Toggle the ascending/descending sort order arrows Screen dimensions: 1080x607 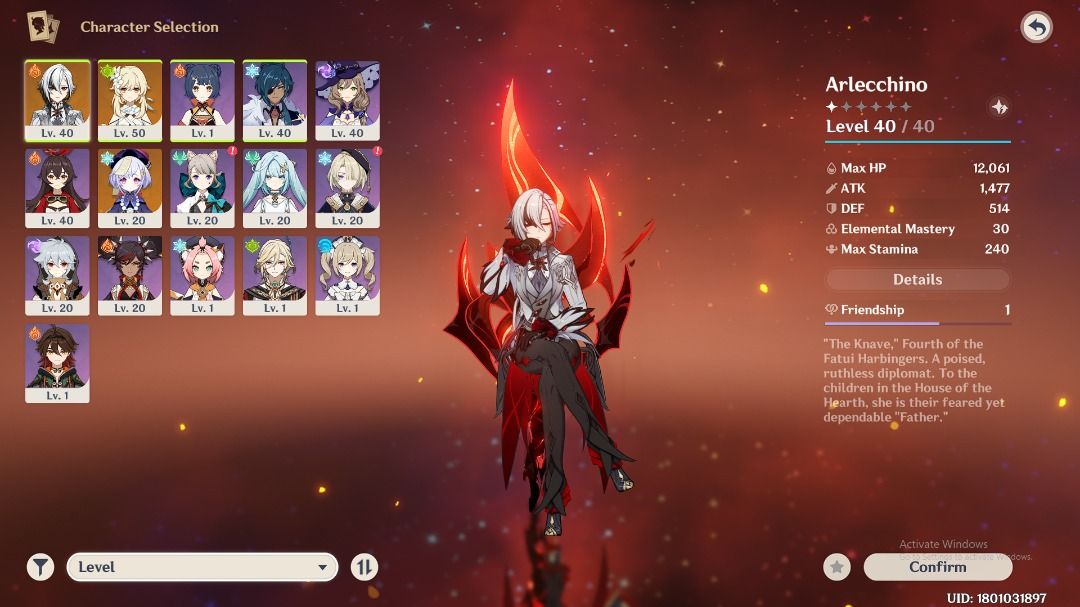pos(364,567)
